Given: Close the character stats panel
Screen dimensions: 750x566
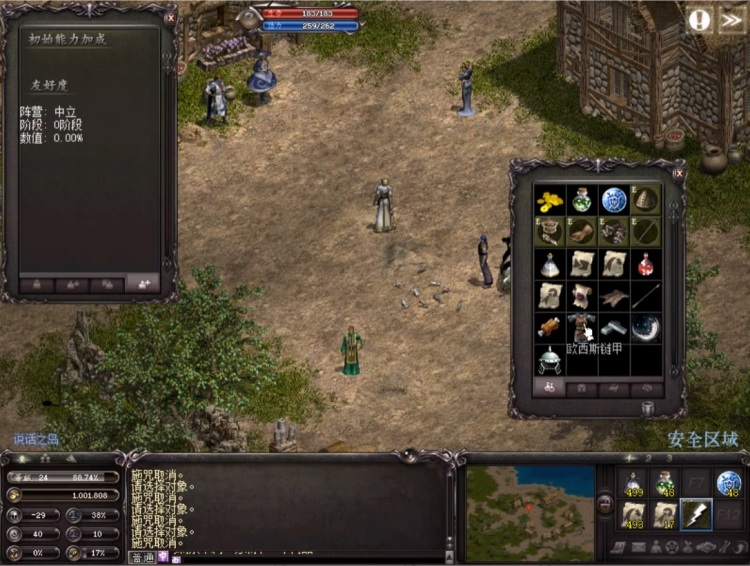Looking at the screenshot, I should pos(170,18).
